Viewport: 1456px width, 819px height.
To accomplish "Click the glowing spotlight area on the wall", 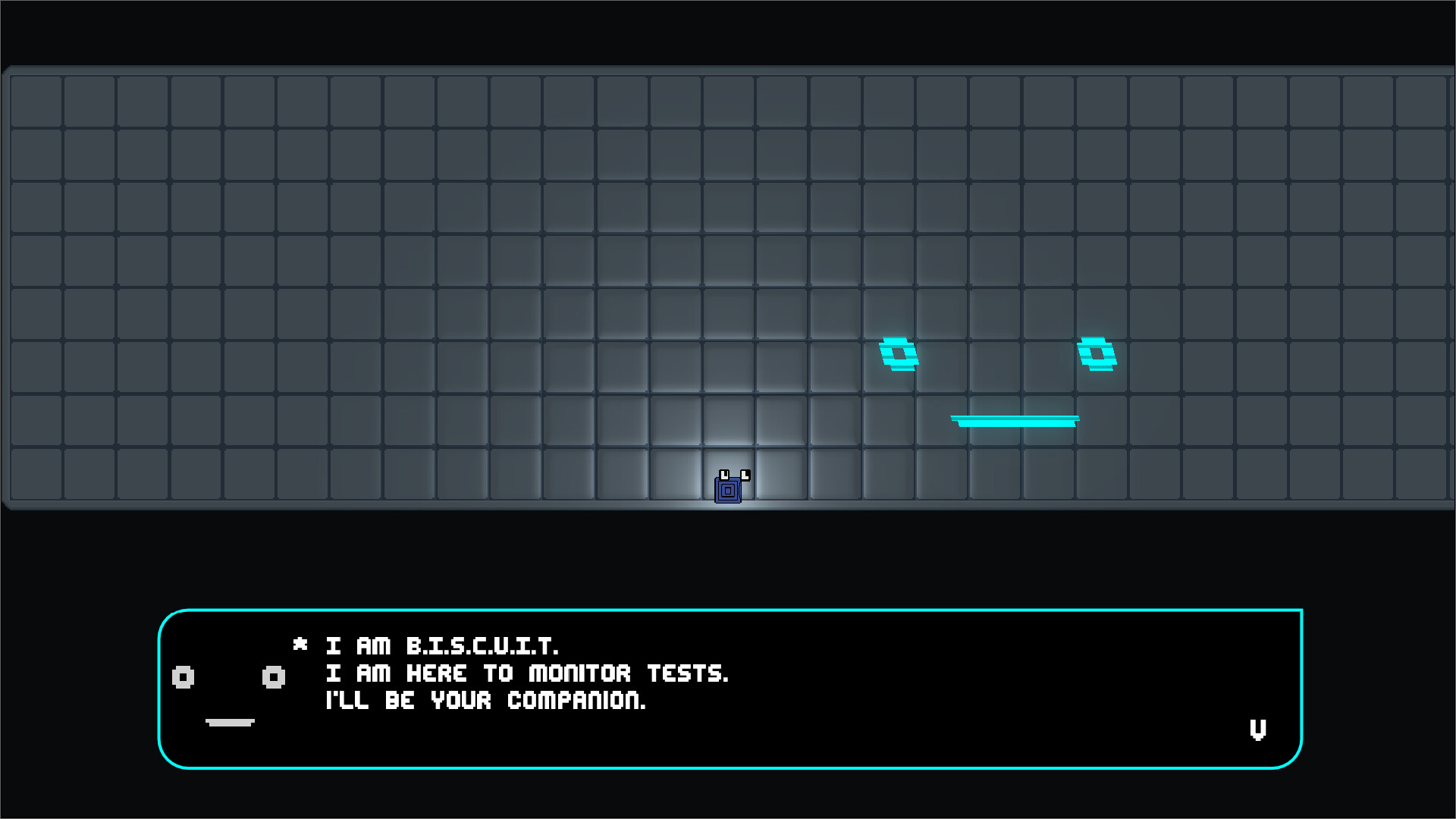I will pos(728,440).
